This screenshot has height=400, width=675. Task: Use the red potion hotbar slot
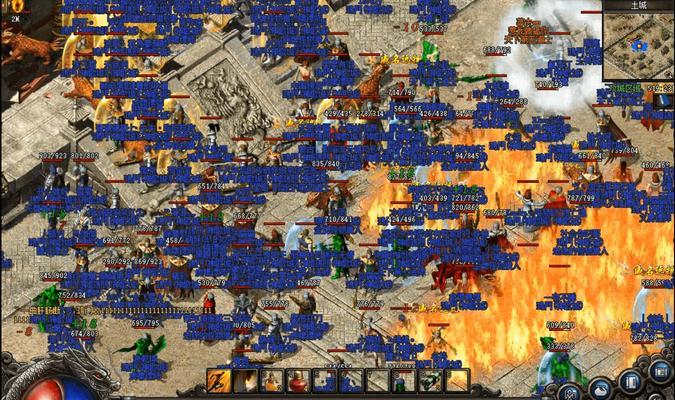298,381
